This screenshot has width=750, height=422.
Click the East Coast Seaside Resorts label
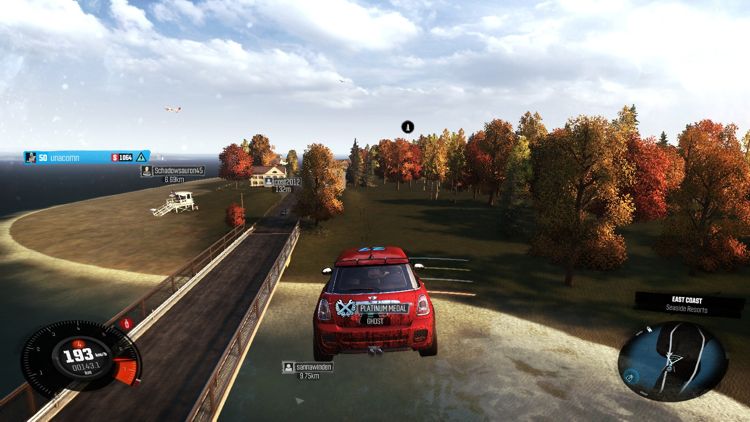coord(689,303)
